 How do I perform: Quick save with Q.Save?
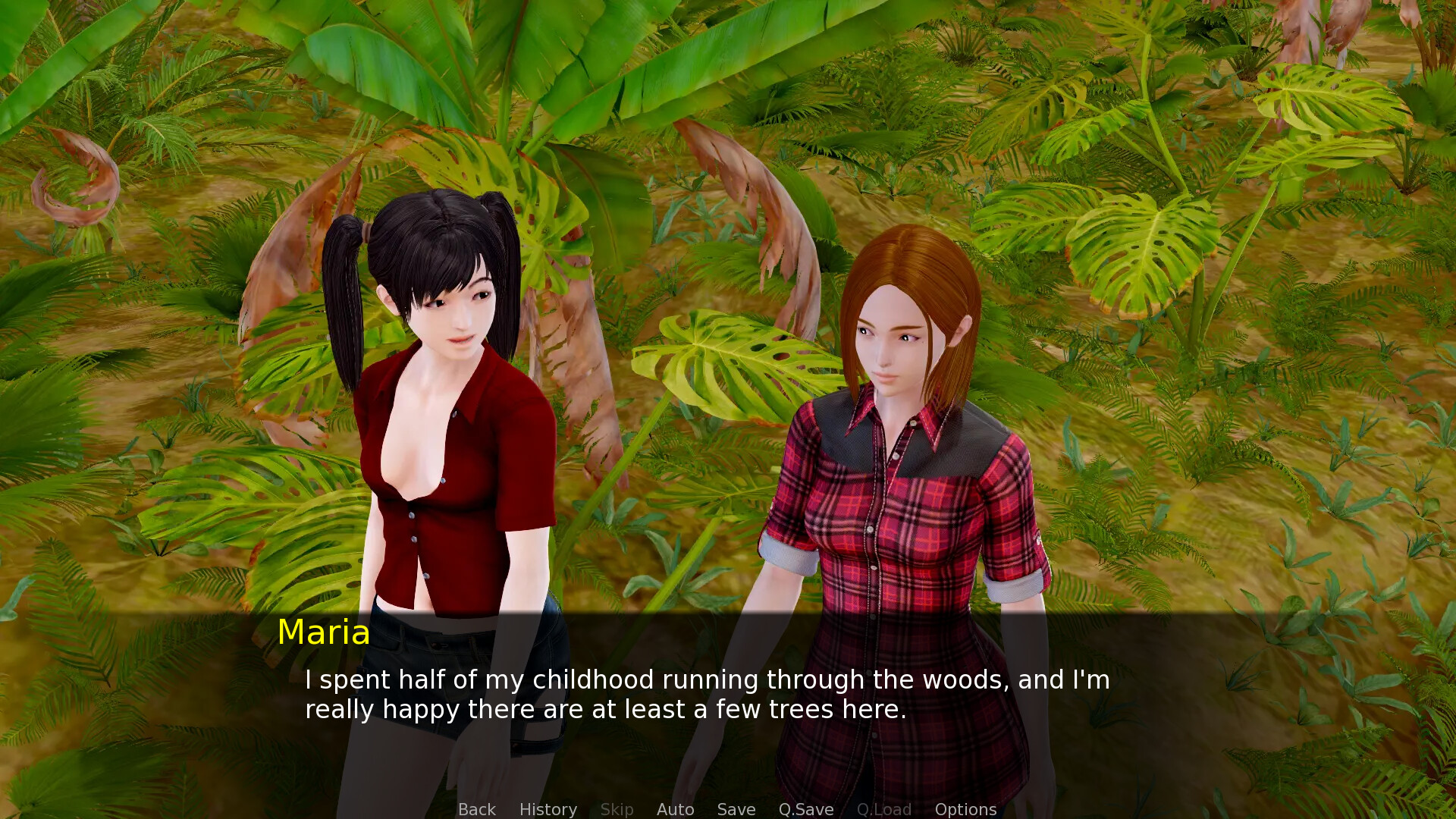[x=805, y=809]
